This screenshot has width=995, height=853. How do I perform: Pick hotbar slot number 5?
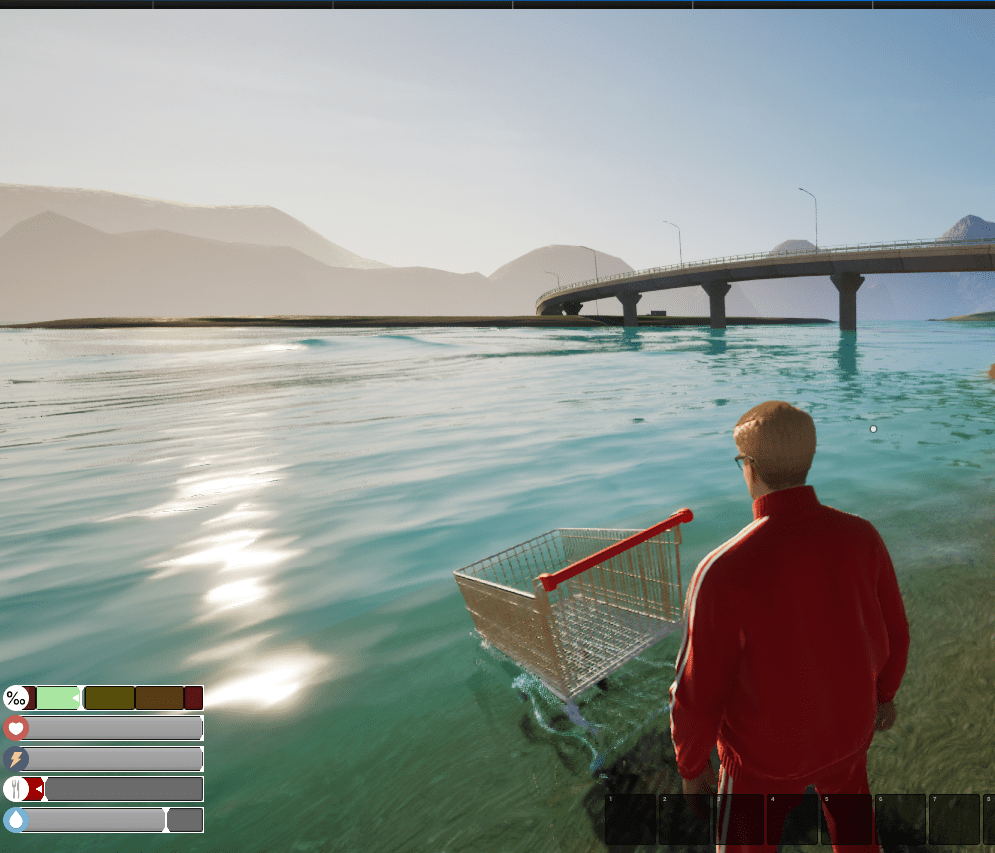click(x=846, y=819)
